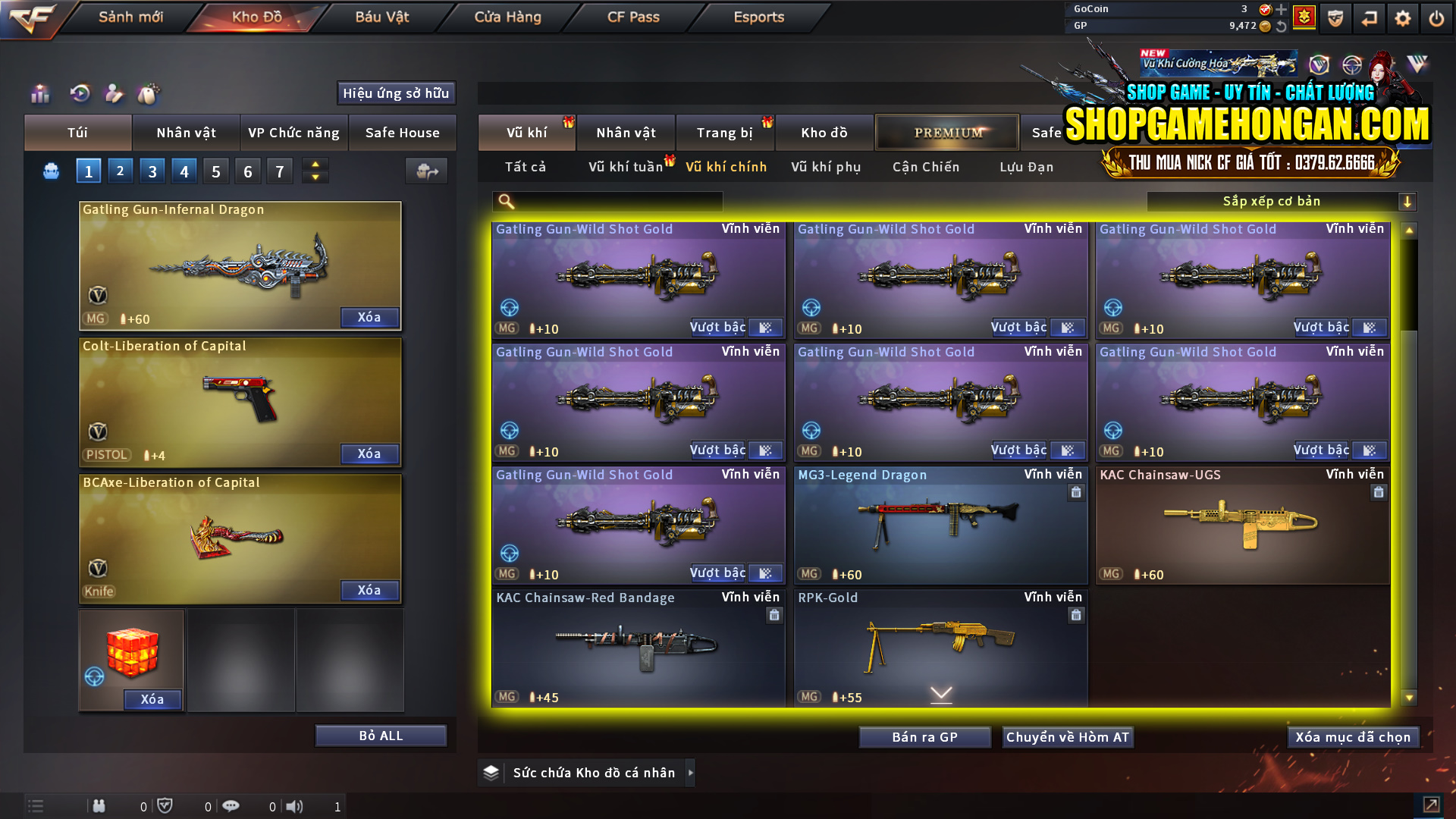1456x819 pixels.
Task: Click the friends icon on the bottom bar
Action: click(99, 806)
